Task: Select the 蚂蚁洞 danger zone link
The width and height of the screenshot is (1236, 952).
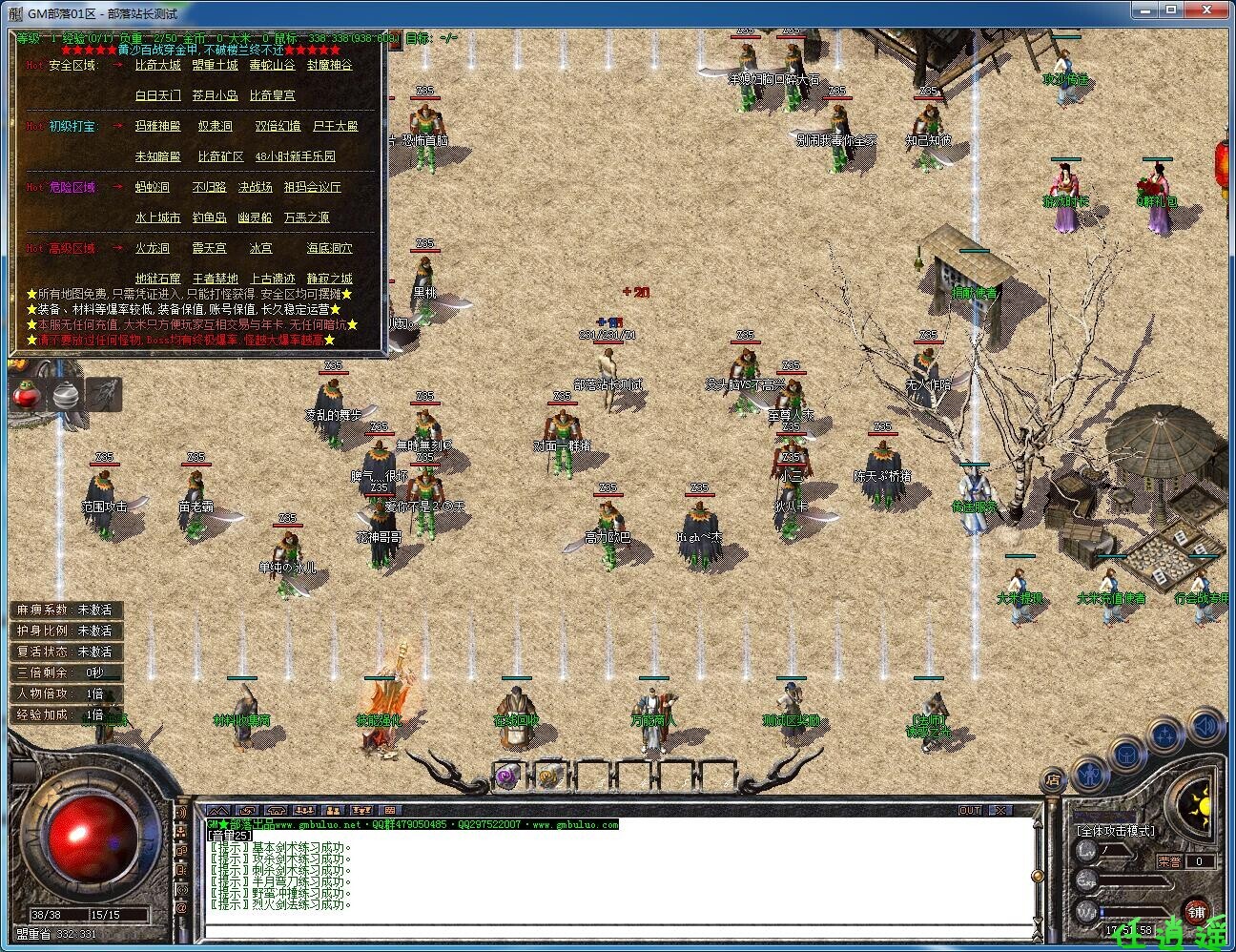Action: [x=152, y=187]
